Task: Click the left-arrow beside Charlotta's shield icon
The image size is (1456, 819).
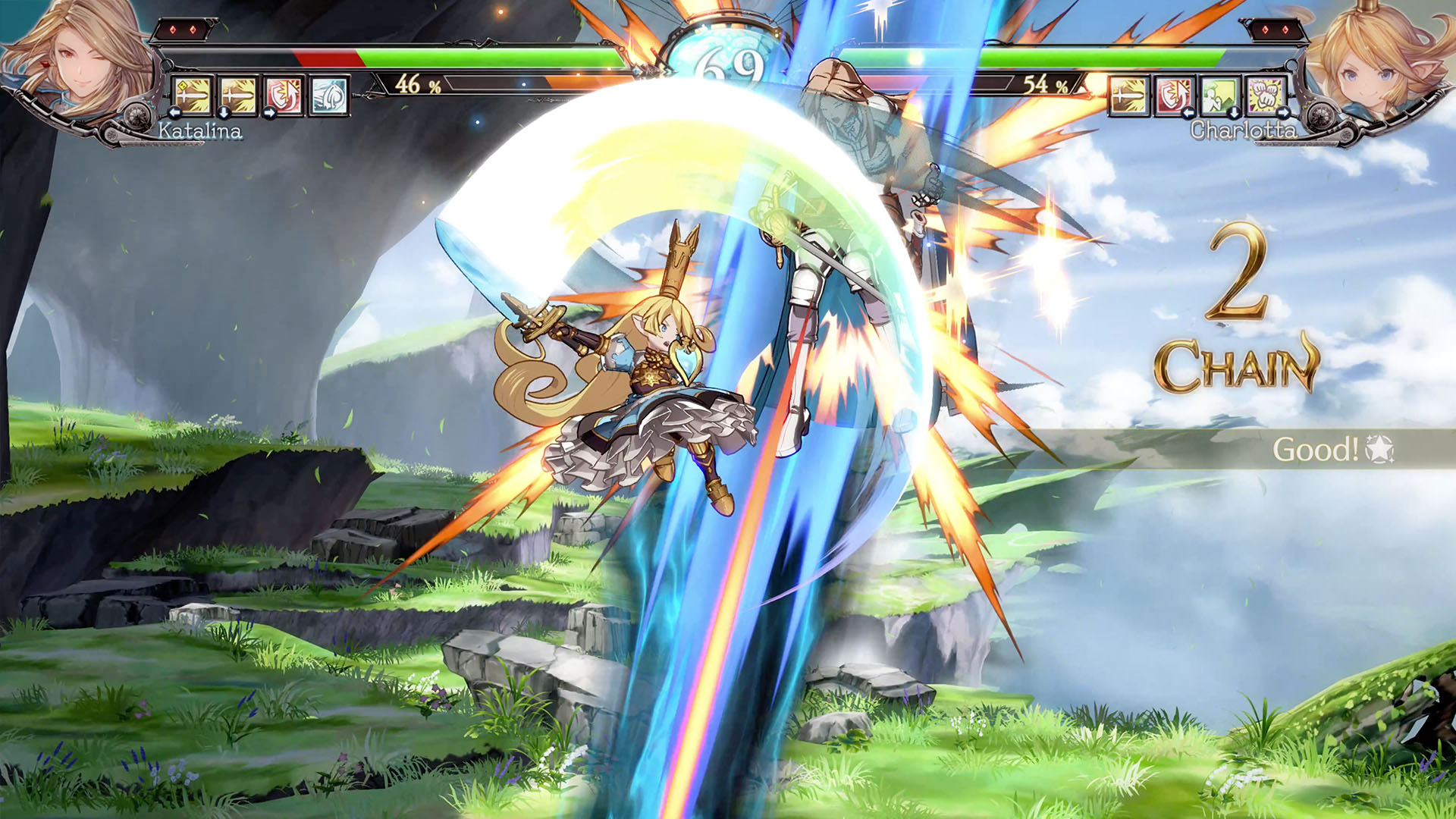Action: pos(1189,114)
